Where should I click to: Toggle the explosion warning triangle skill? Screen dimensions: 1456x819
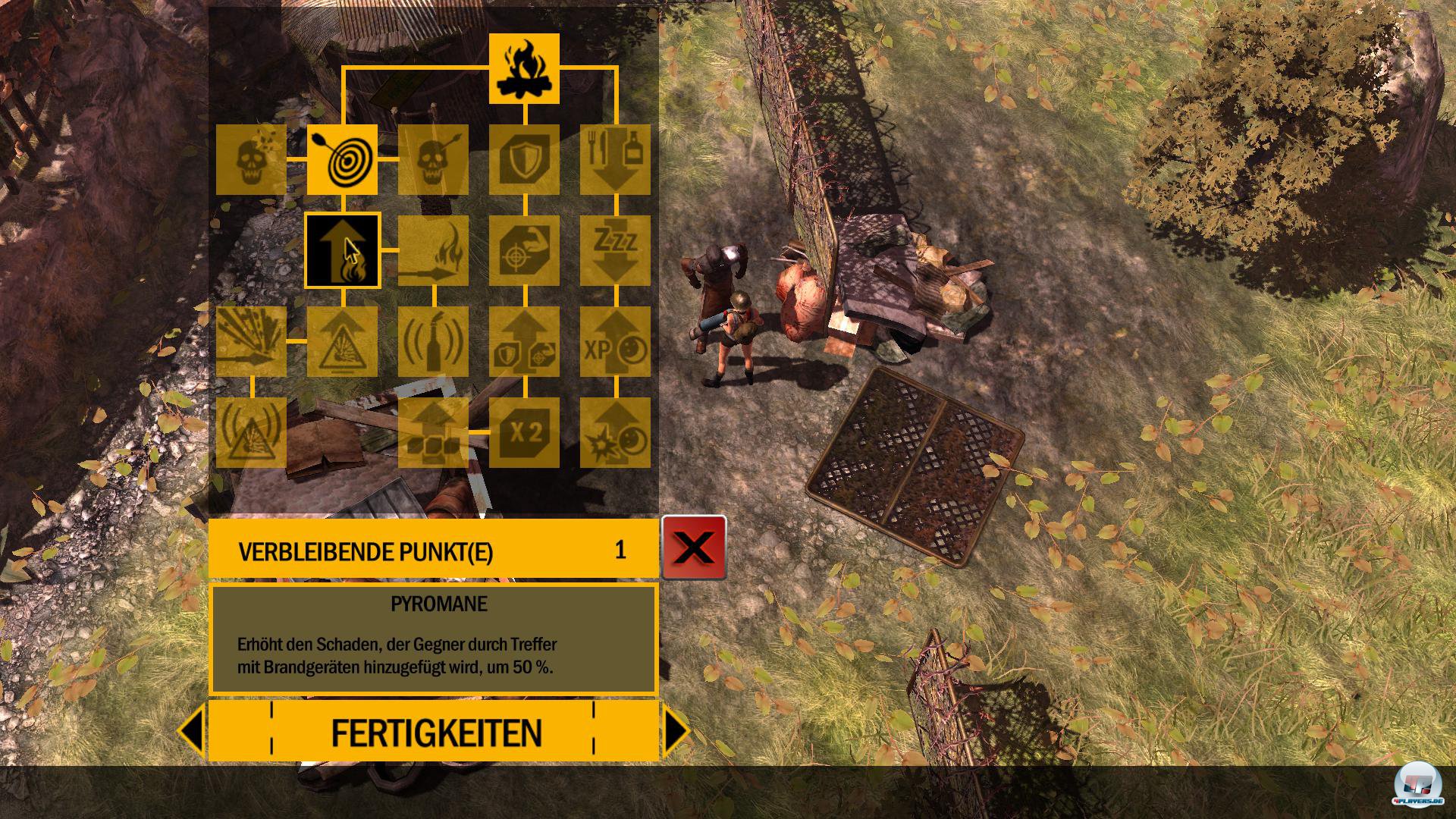click(343, 343)
